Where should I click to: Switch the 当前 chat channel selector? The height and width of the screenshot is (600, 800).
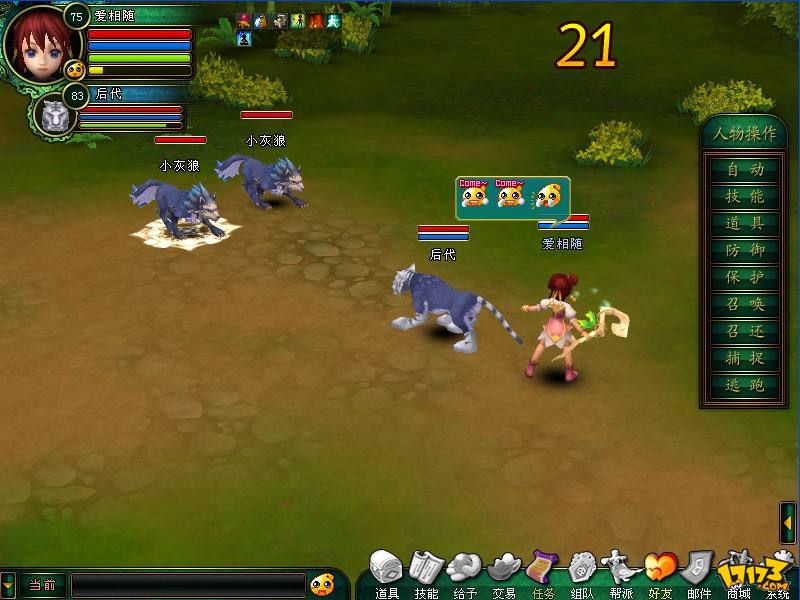[x=42, y=585]
